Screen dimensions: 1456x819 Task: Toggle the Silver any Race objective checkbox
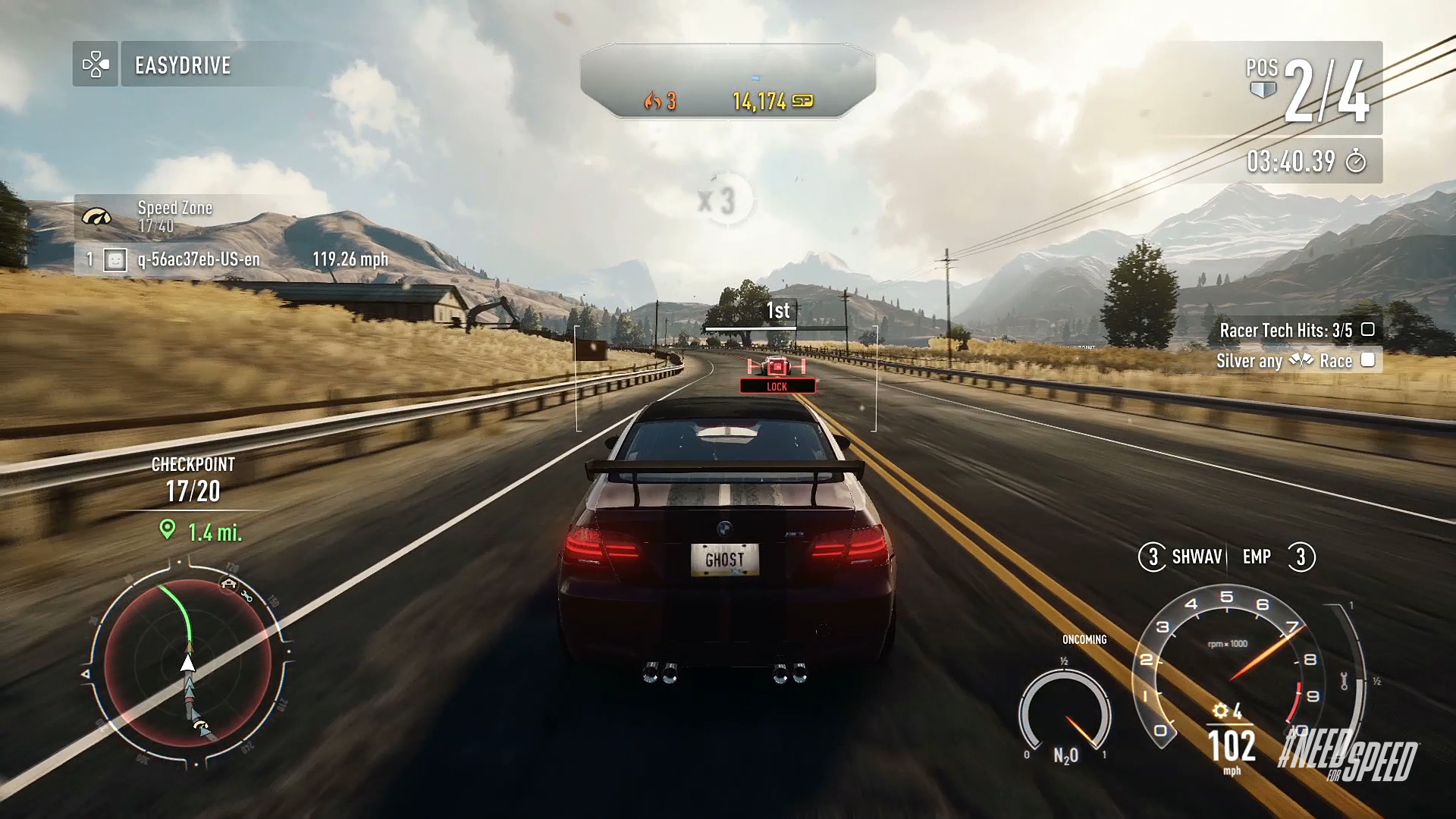[x=1369, y=361]
